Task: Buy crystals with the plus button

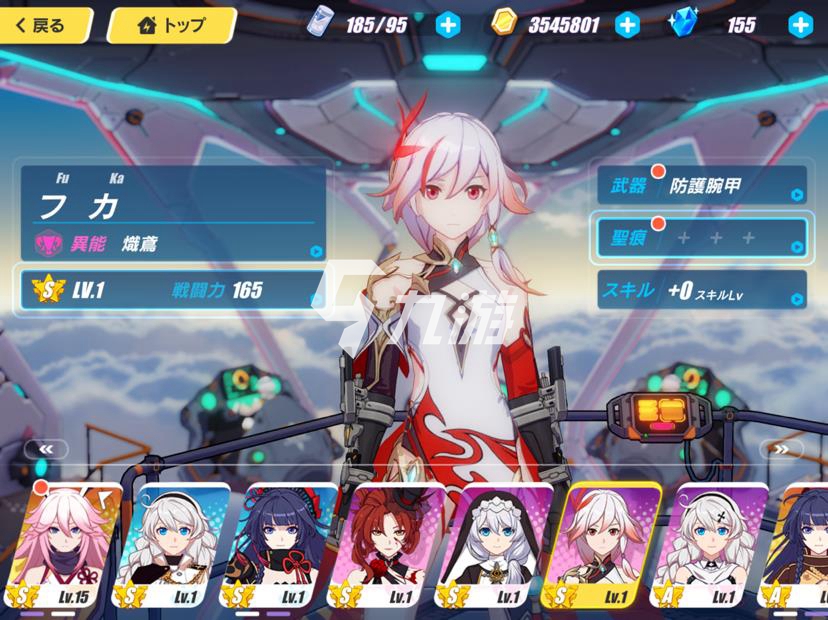Action: click(800, 25)
